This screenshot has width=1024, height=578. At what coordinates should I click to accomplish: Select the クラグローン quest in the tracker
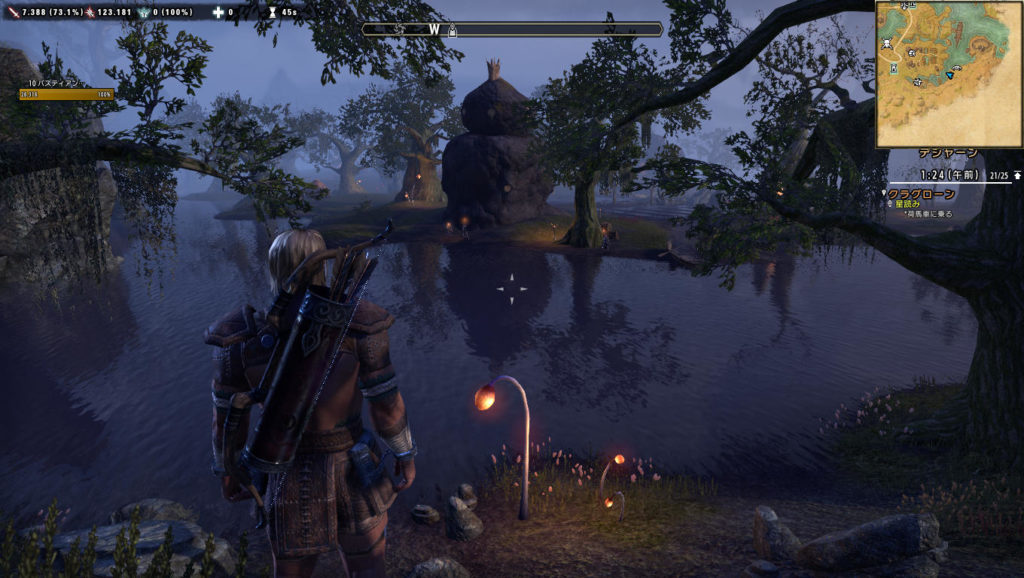[x=922, y=193]
